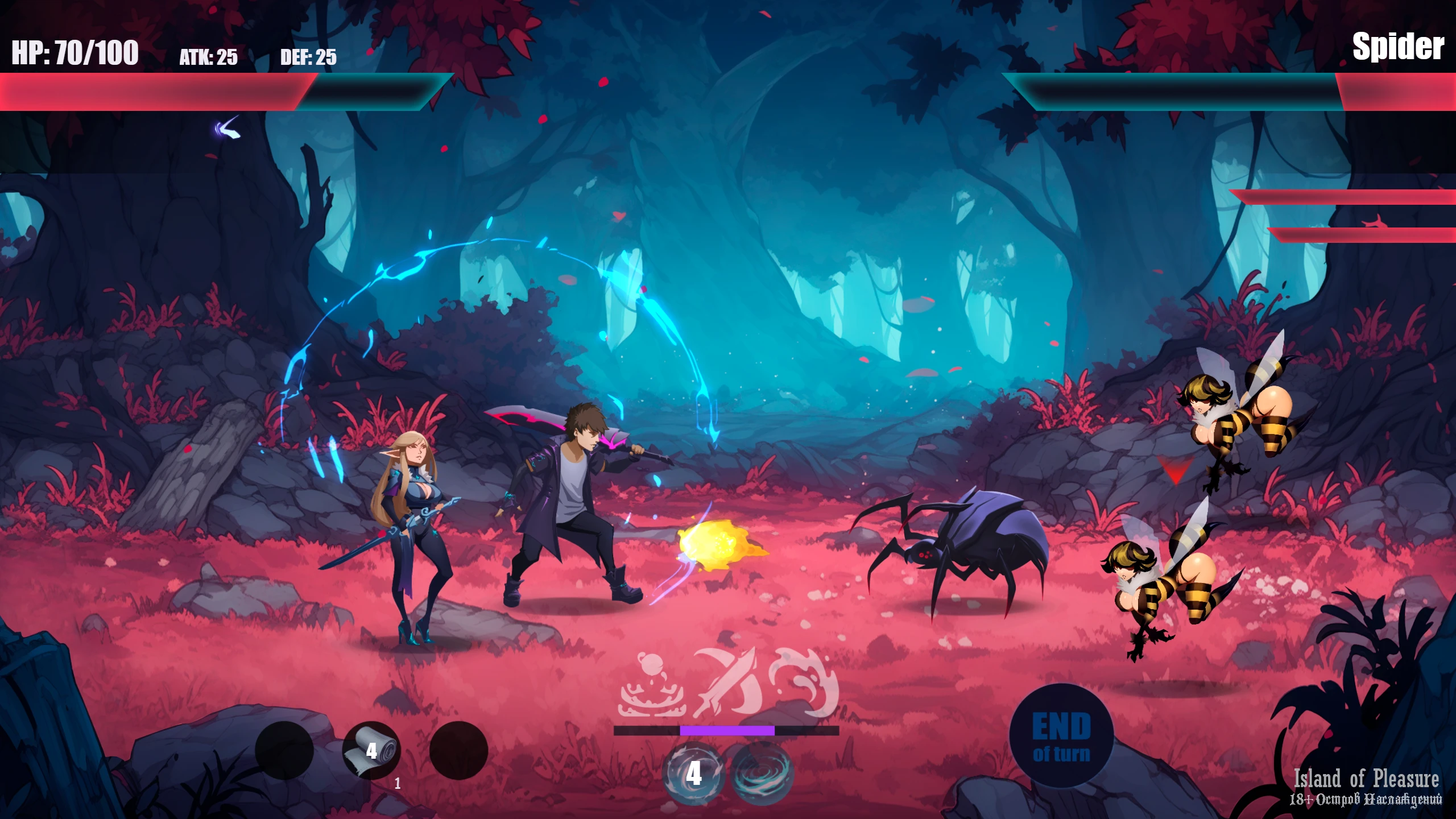
Task: Inspect the wind arrow status icon
Action: (228, 129)
